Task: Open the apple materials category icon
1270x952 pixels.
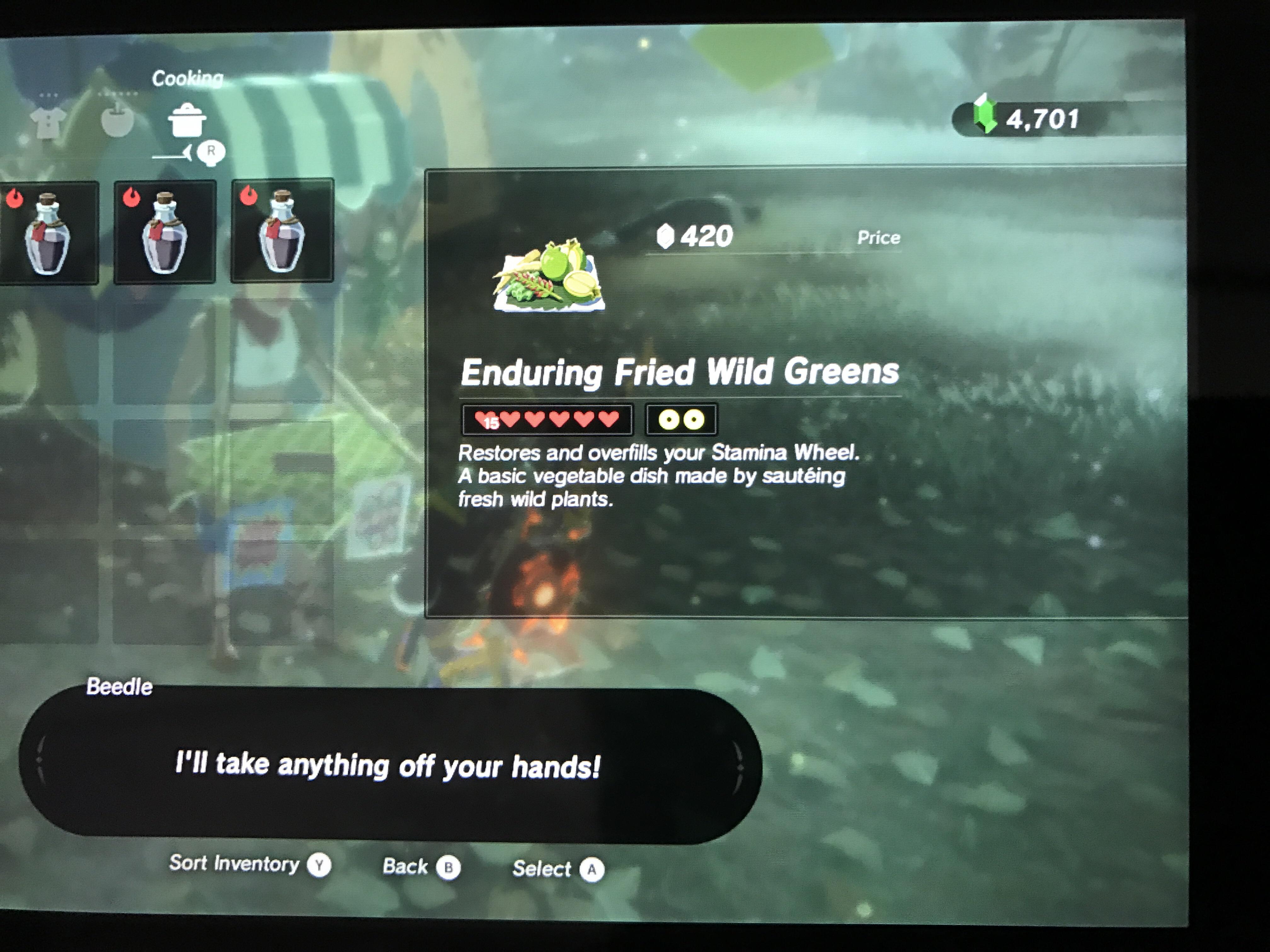Action: pyautogui.click(x=118, y=121)
